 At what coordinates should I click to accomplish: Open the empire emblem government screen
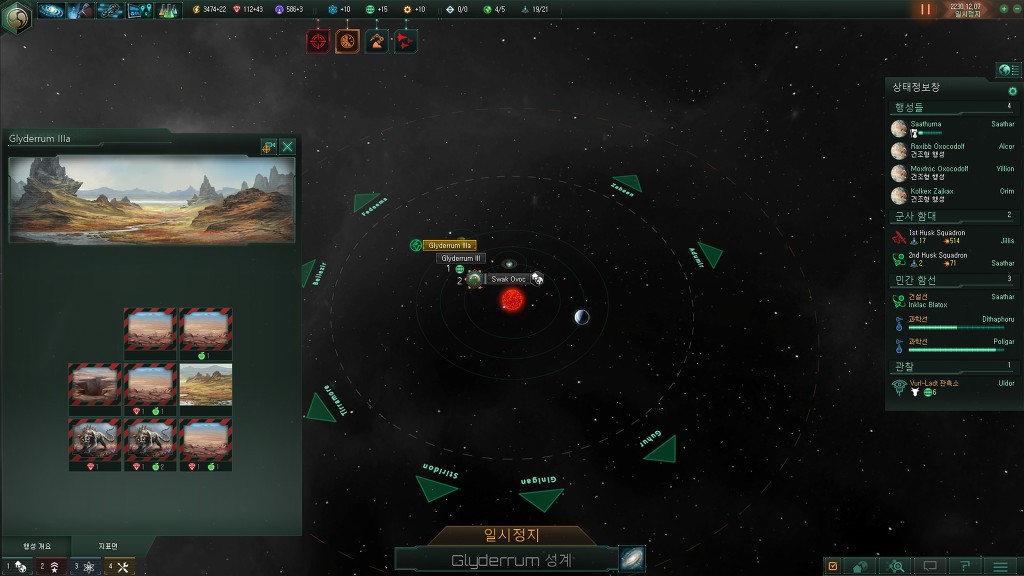pyautogui.click(x=16, y=17)
